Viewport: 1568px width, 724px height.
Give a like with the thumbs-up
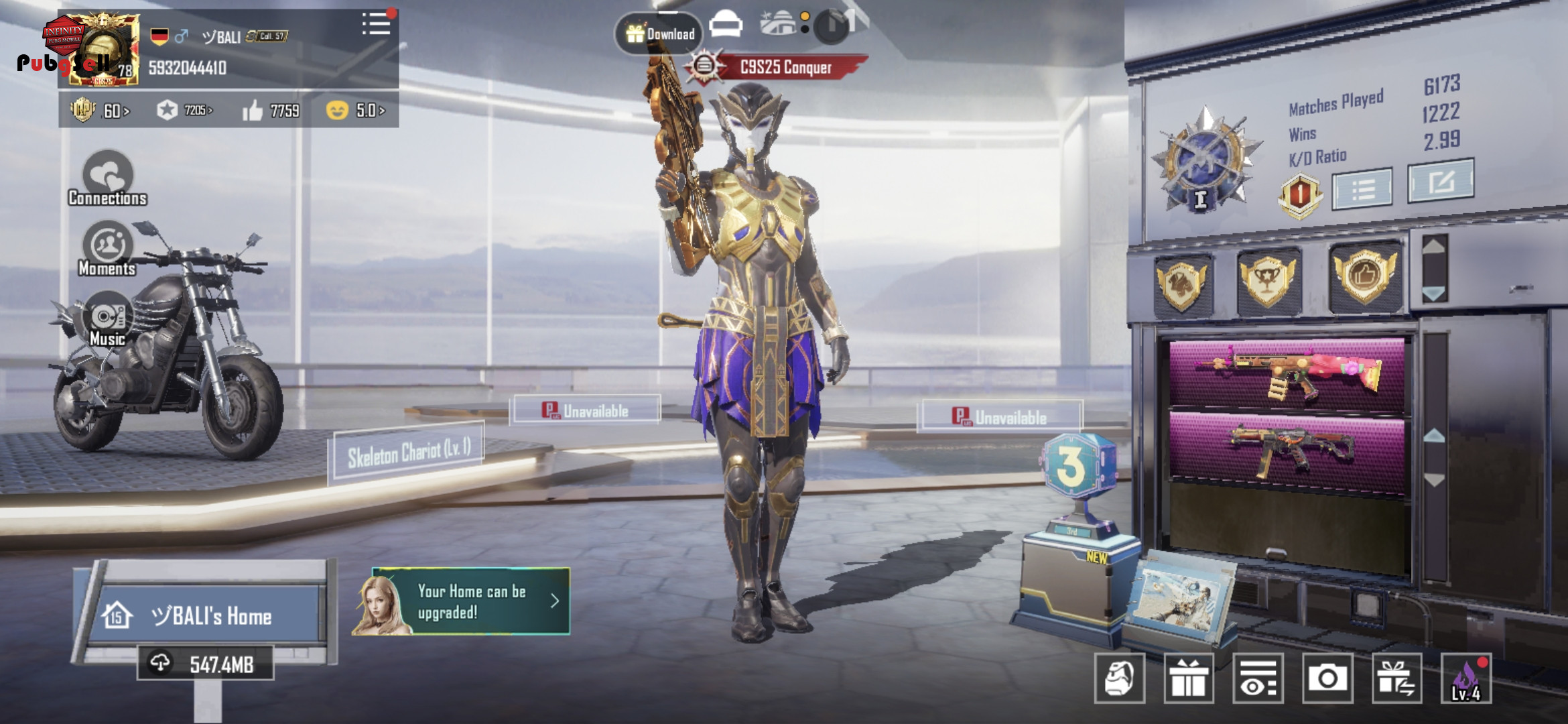click(x=253, y=111)
